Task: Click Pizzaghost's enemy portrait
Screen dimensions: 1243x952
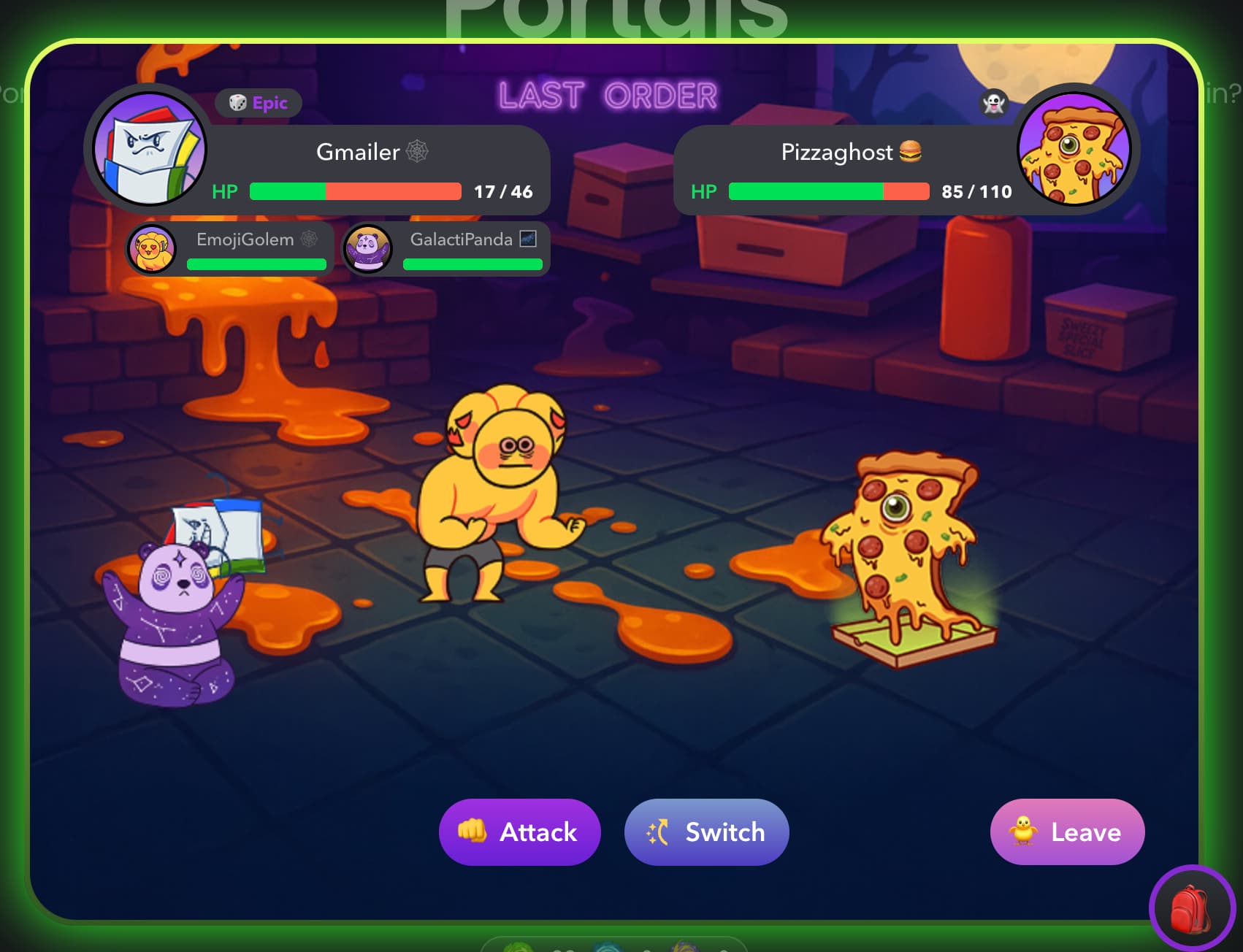Action: 1074,149
